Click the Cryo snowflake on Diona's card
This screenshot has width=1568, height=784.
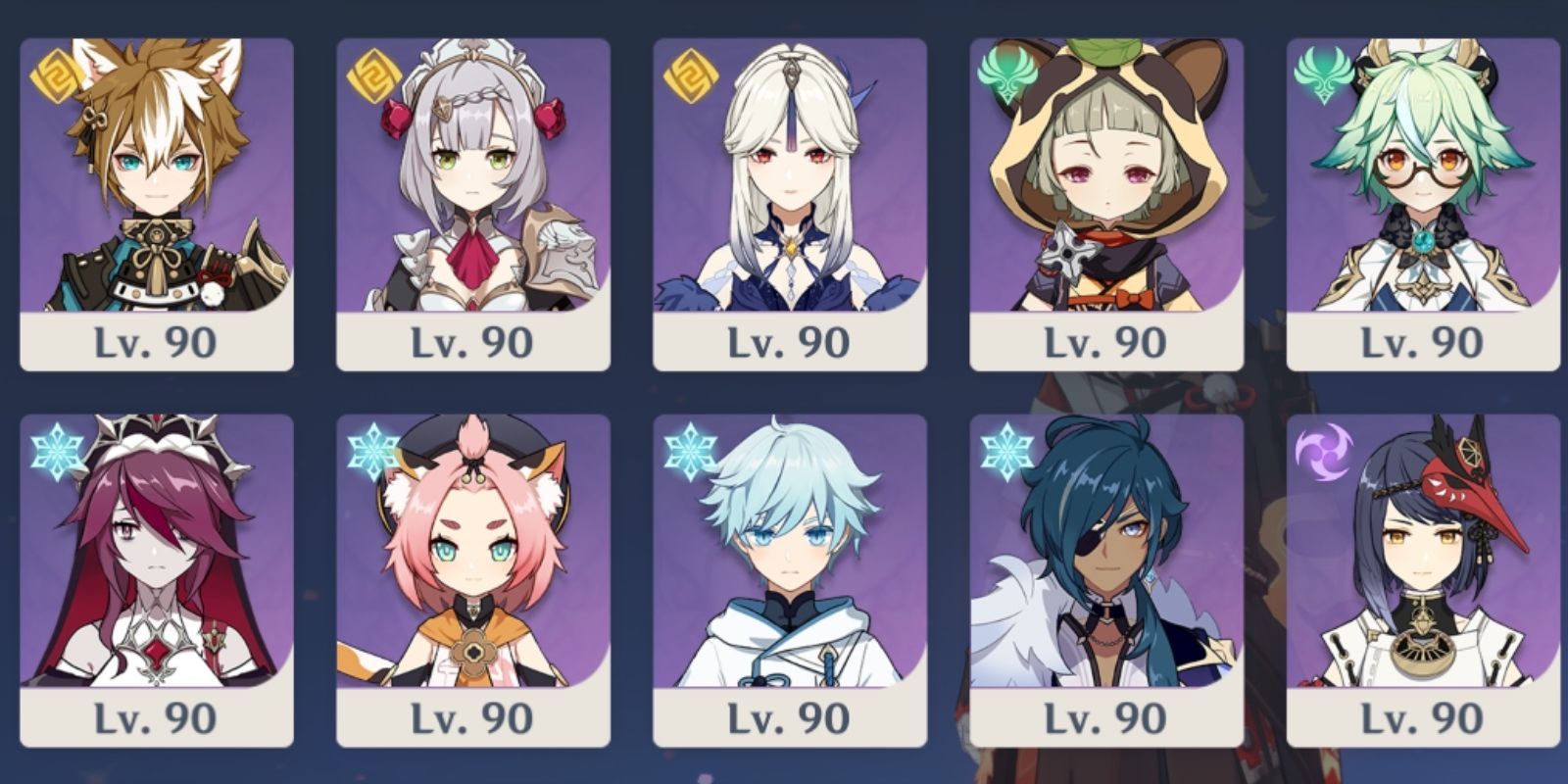[x=372, y=451]
